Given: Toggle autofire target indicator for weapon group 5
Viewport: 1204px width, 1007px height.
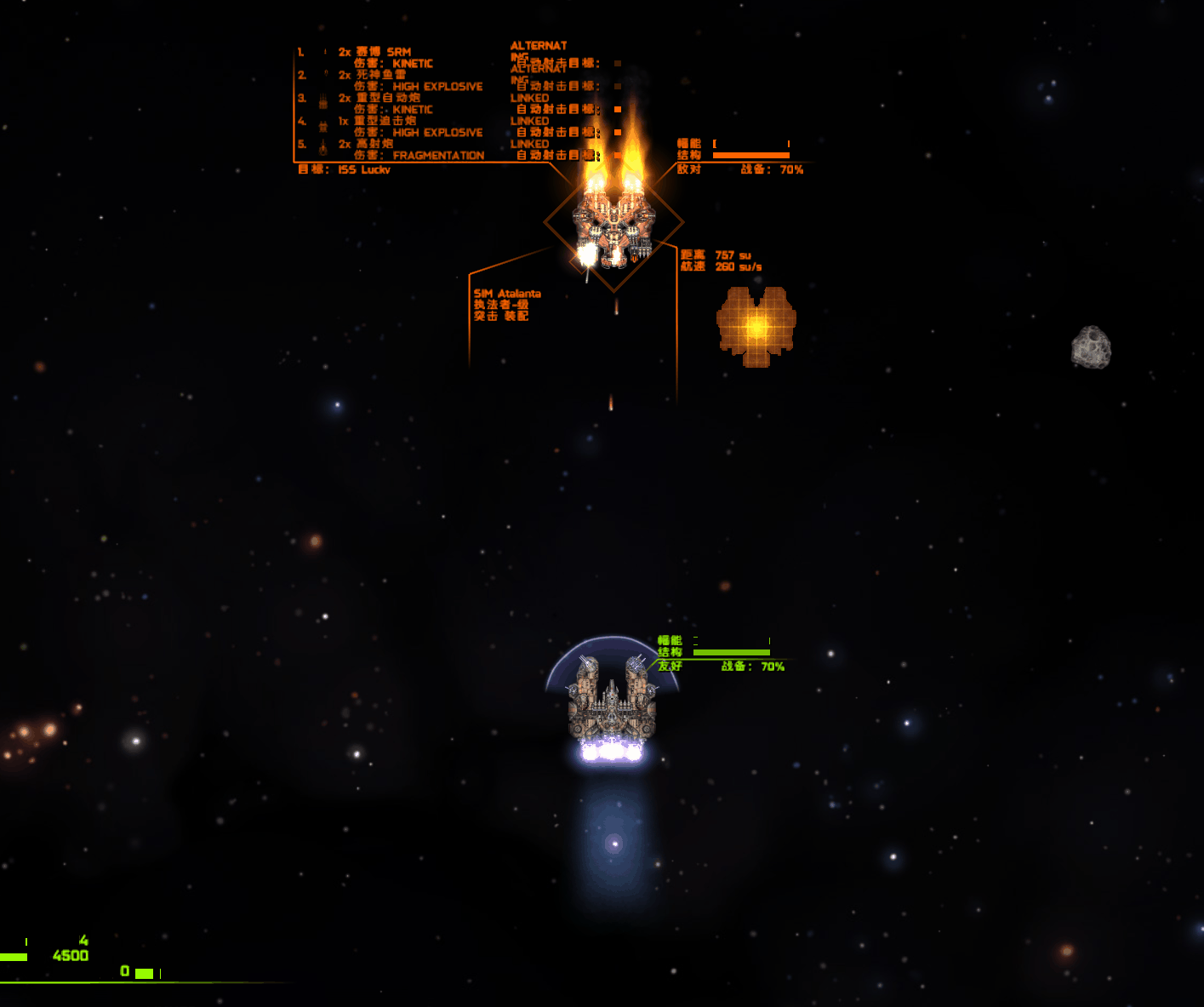Looking at the screenshot, I should click(x=617, y=156).
